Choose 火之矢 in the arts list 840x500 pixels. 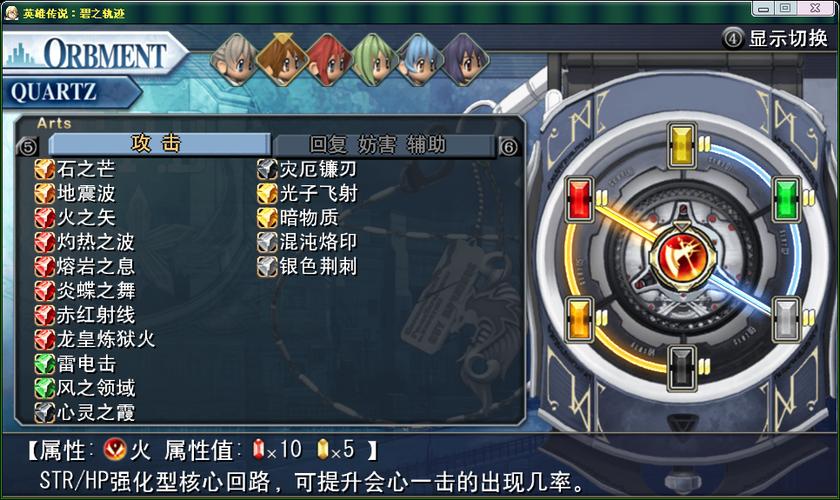point(85,217)
